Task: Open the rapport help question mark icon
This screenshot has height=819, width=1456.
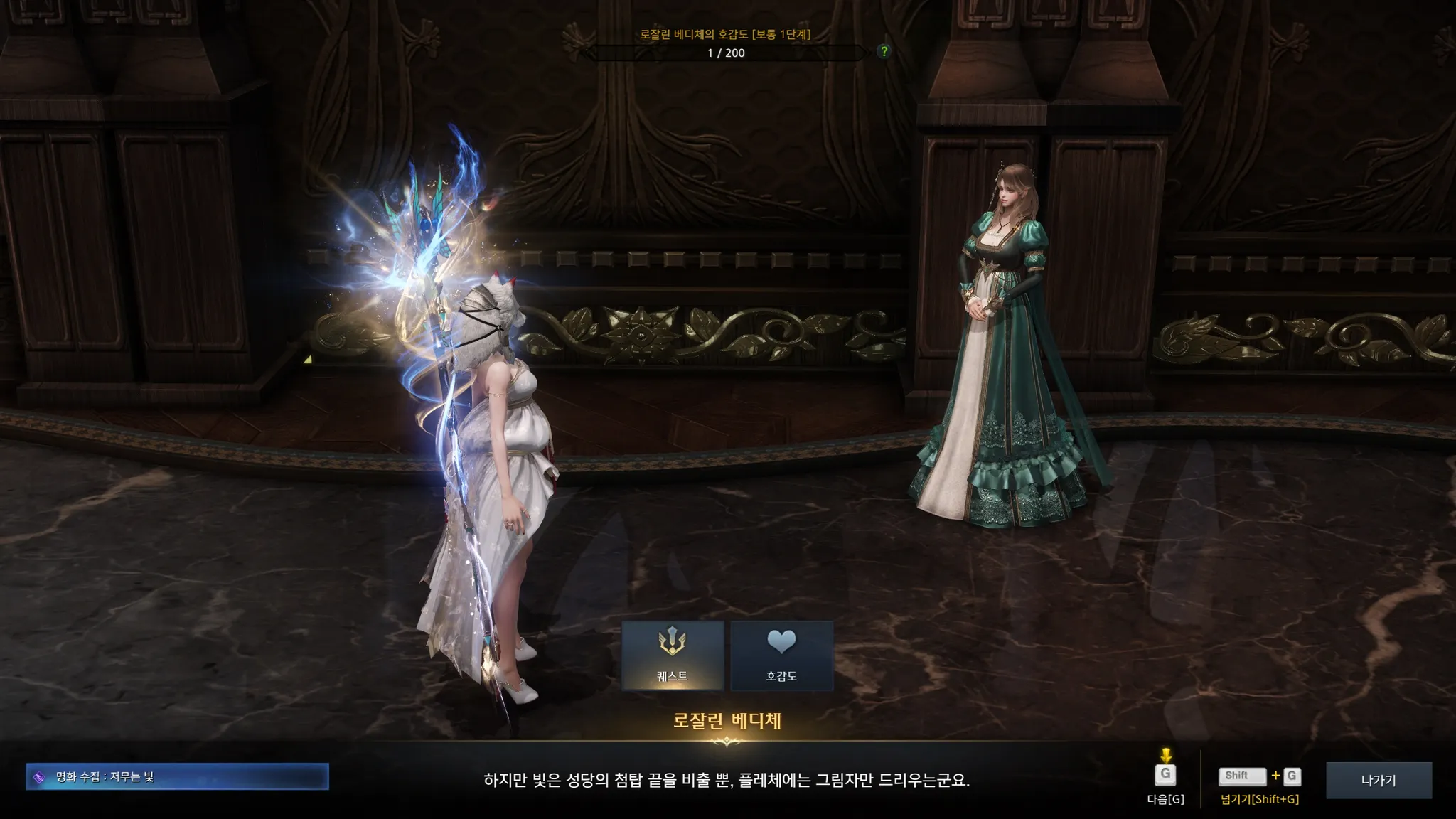Action: pyautogui.click(x=884, y=51)
